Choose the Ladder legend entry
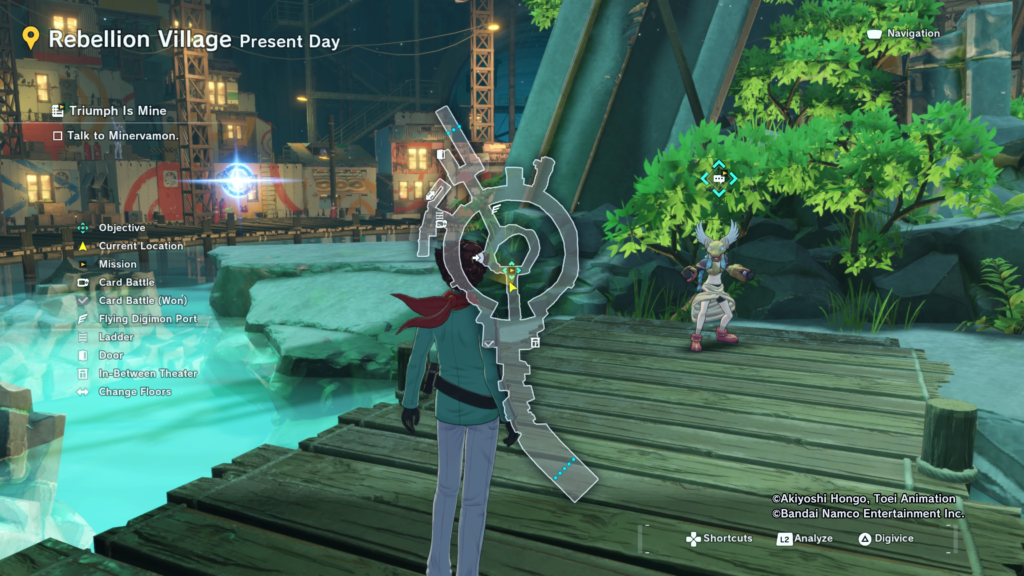Screen dimensions: 1024x576 point(116,337)
